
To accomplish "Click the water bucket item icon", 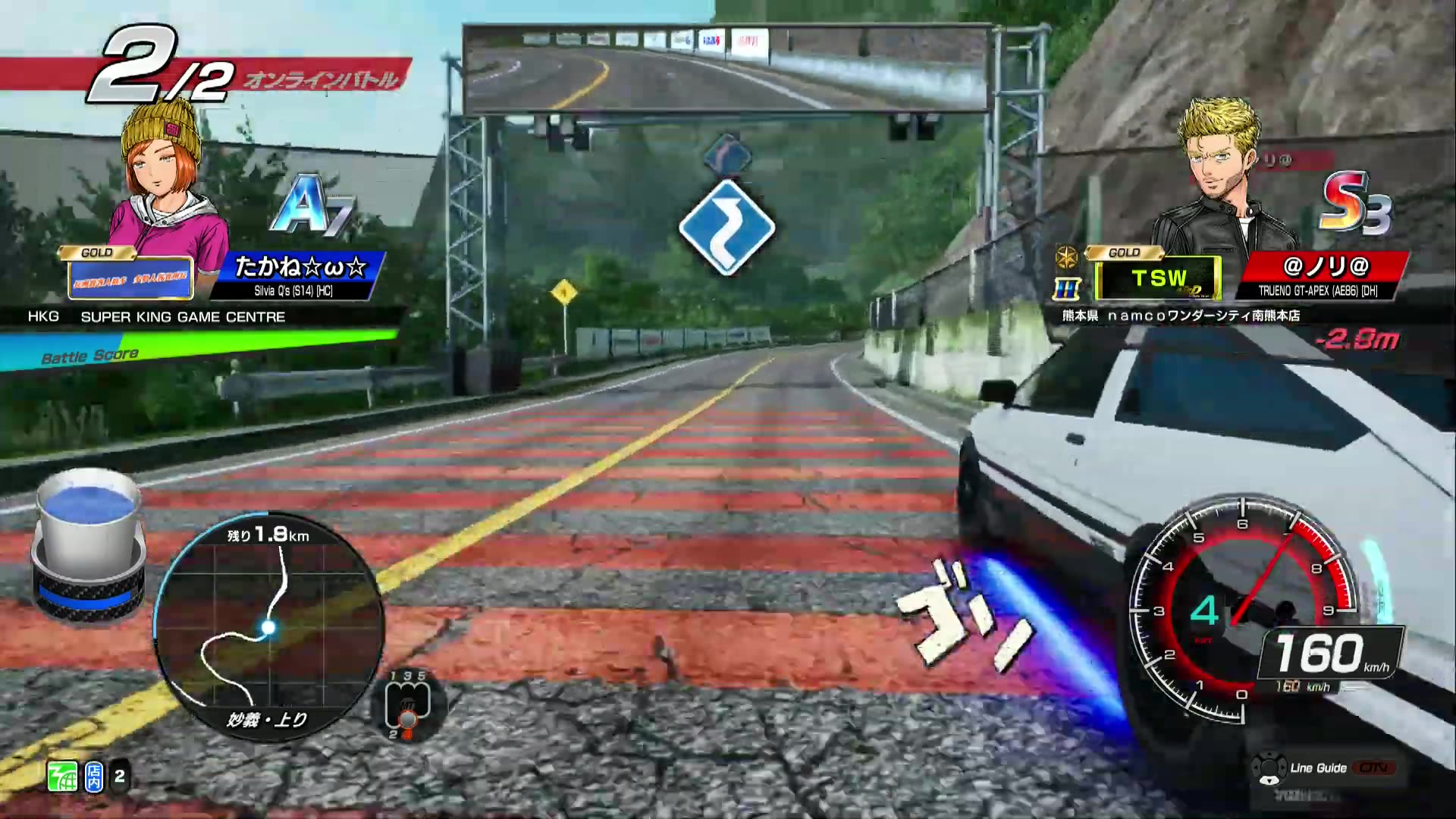I will (x=89, y=538).
